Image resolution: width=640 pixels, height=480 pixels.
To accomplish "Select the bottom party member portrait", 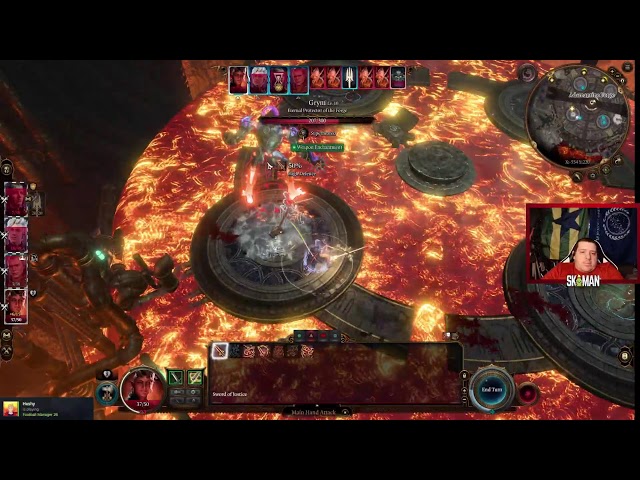I will [16, 306].
